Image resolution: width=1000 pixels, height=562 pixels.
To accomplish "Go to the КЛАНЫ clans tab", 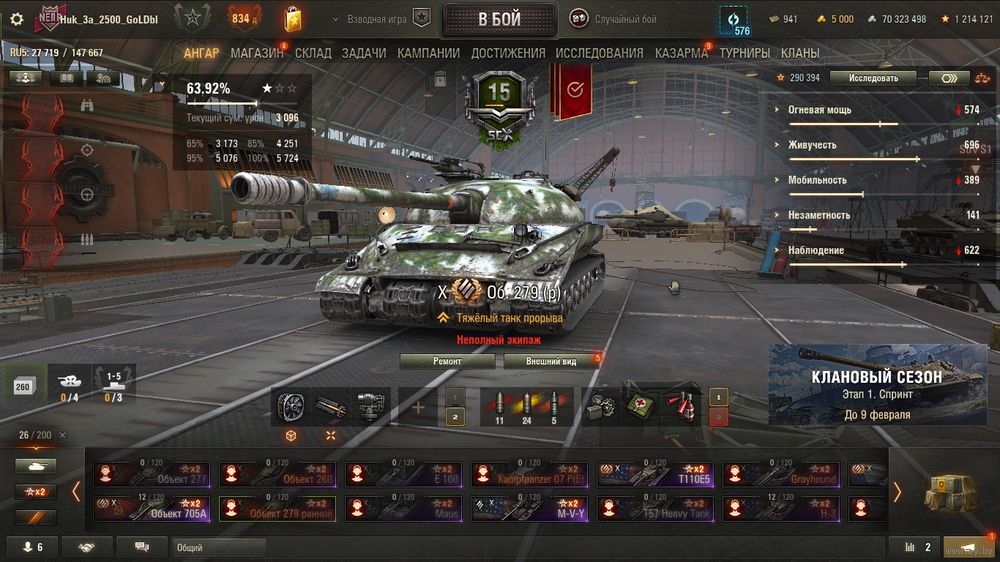I will (800, 53).
